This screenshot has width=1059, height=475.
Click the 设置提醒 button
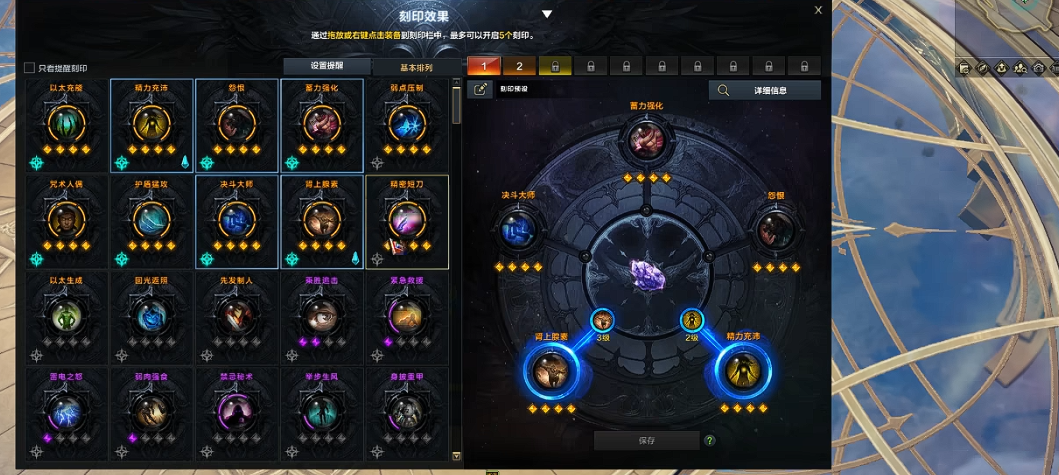tap(325, 67)
